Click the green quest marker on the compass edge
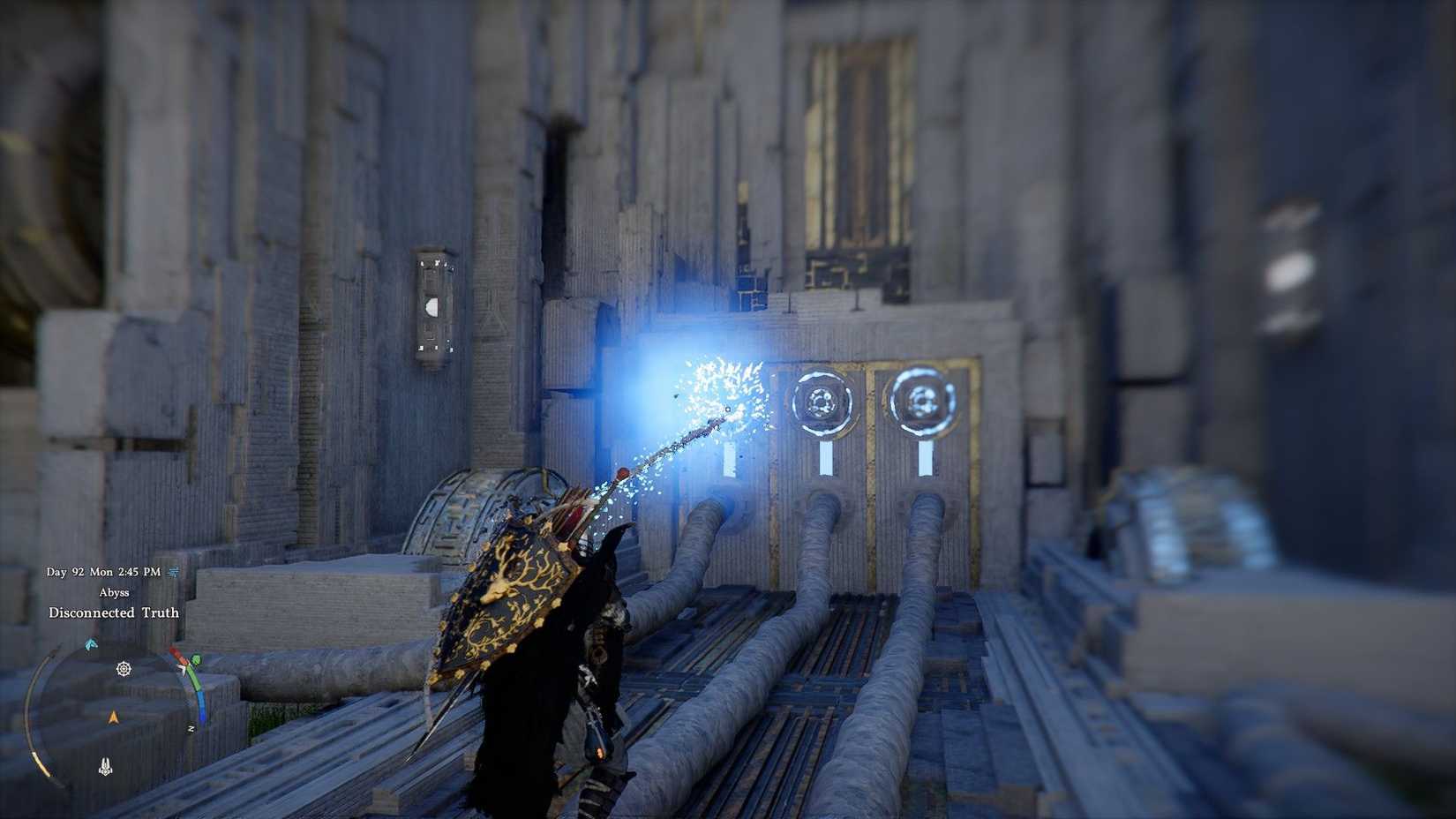The height and width of the screenshot is (819, 1456). (x=195, y=659)
